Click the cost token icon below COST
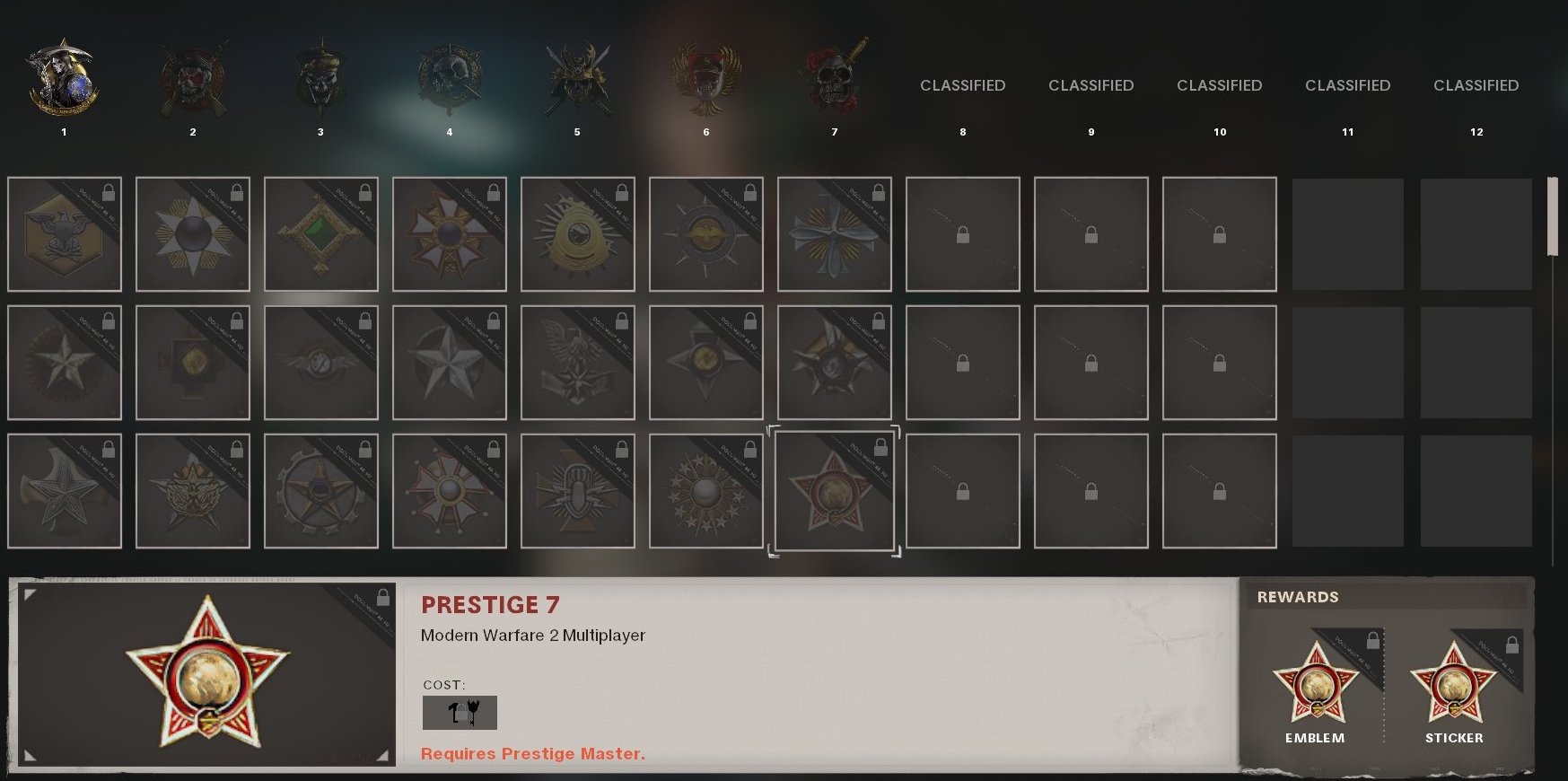 pyautogui.click(x=460, y=712)
